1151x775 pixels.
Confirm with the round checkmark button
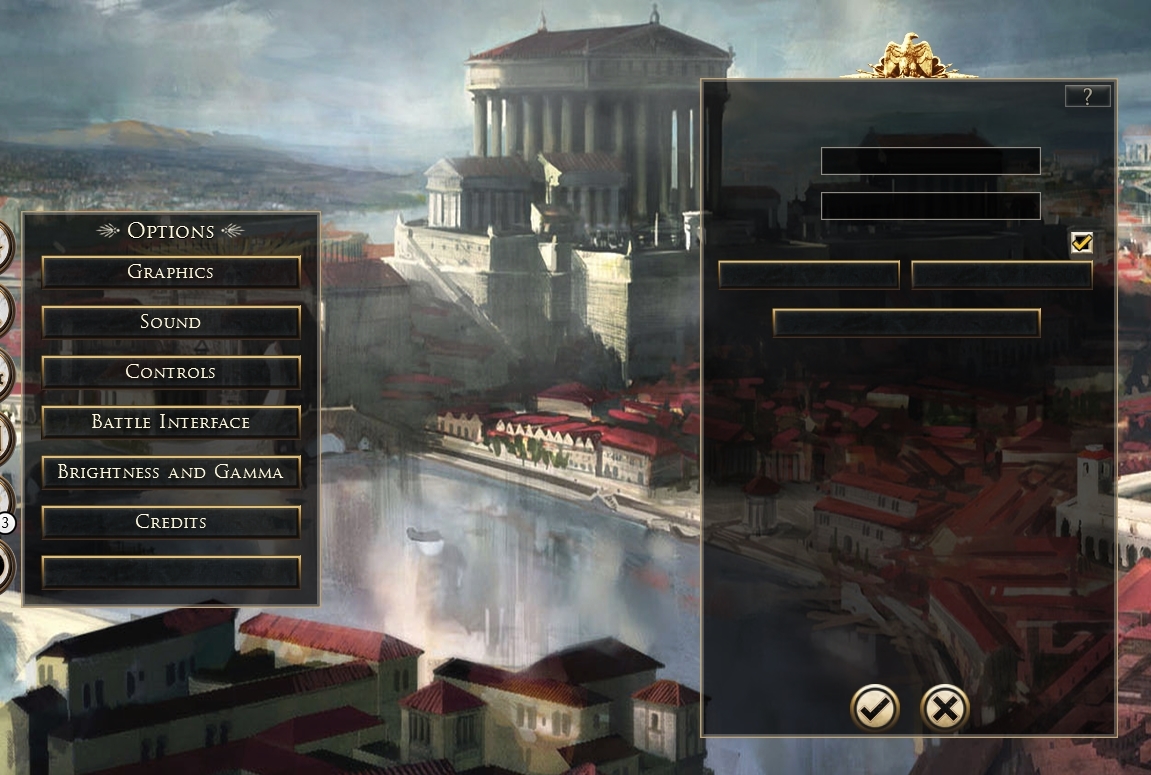(875, 709)
